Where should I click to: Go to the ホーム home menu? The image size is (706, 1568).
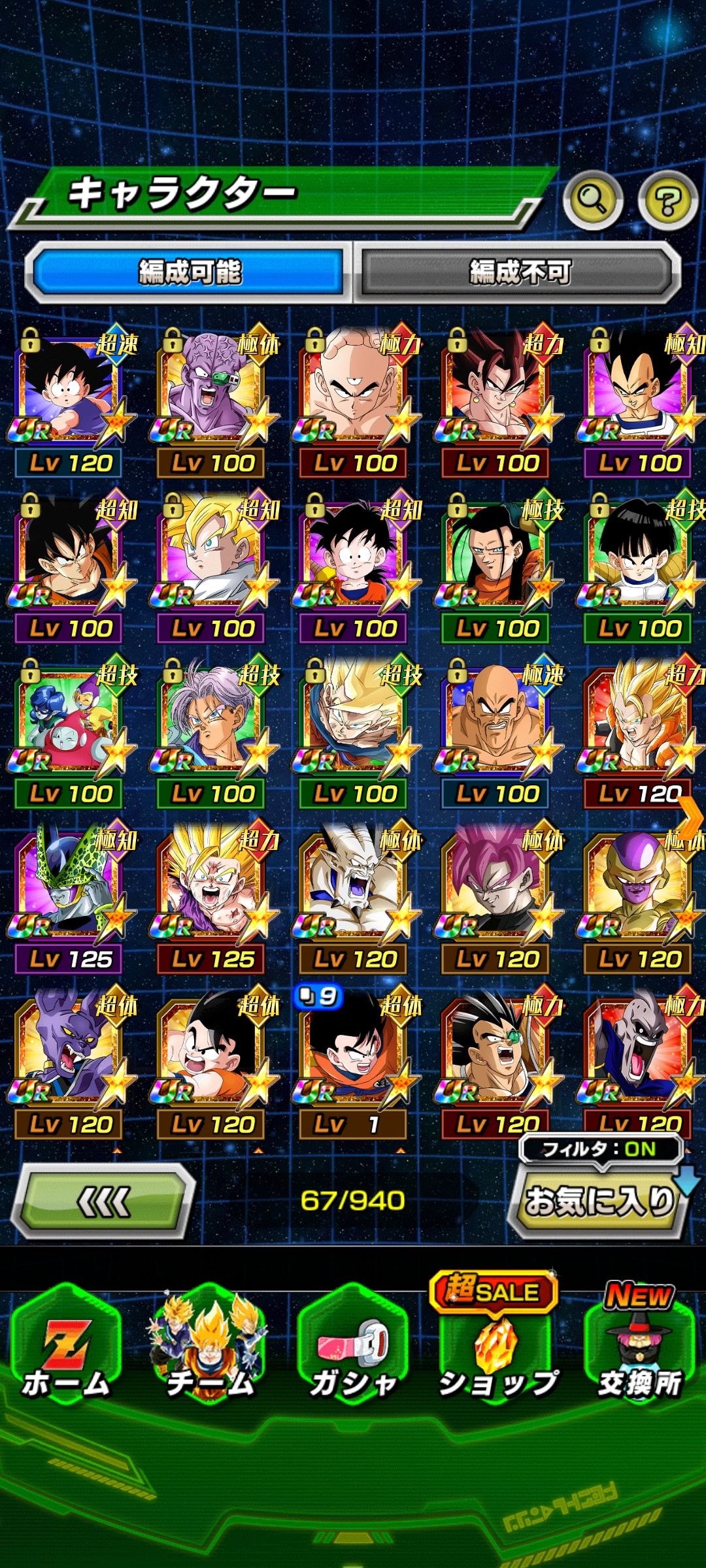click(x=67, y=1356)
